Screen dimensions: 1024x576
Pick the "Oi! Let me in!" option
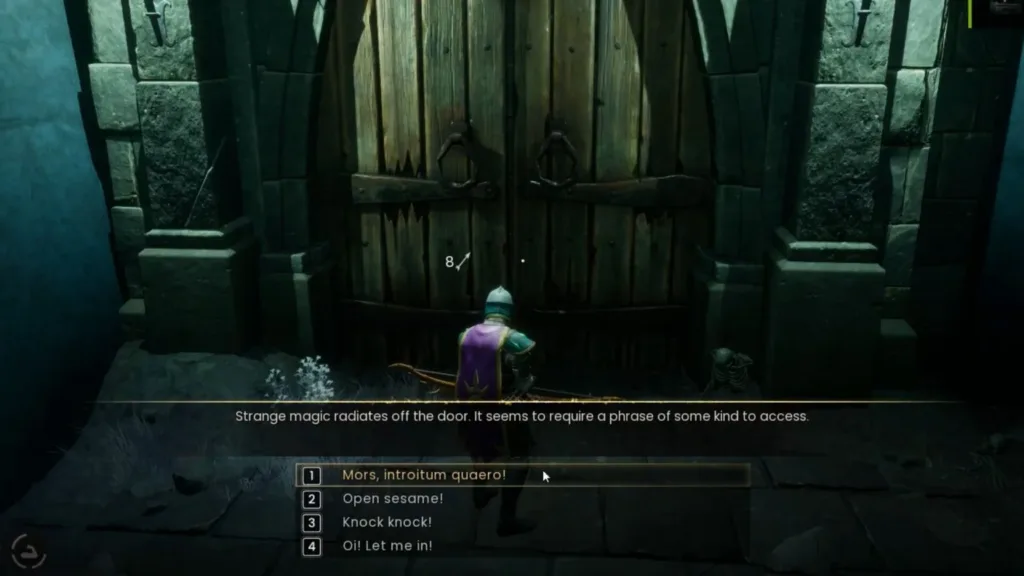387,547
